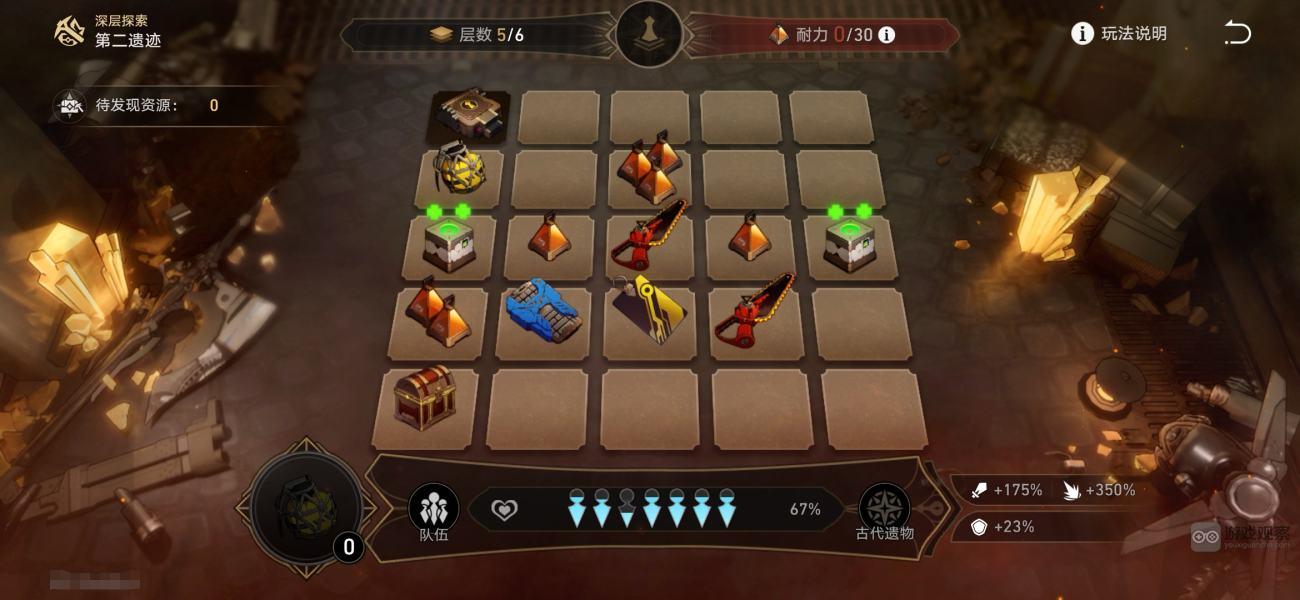Tap the center floor emblem icon

point(650,34)
